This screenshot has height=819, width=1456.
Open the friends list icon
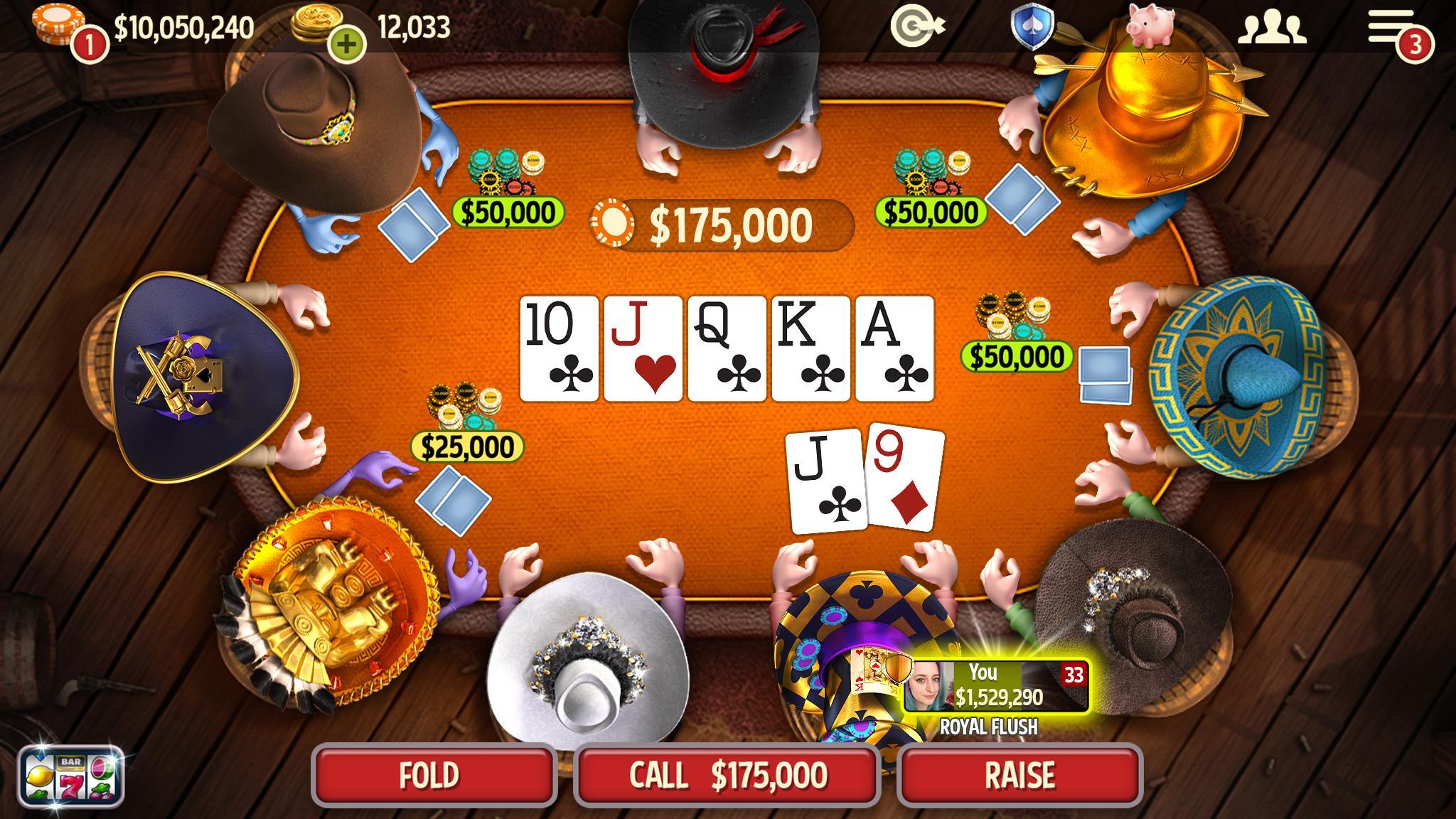1272,28
